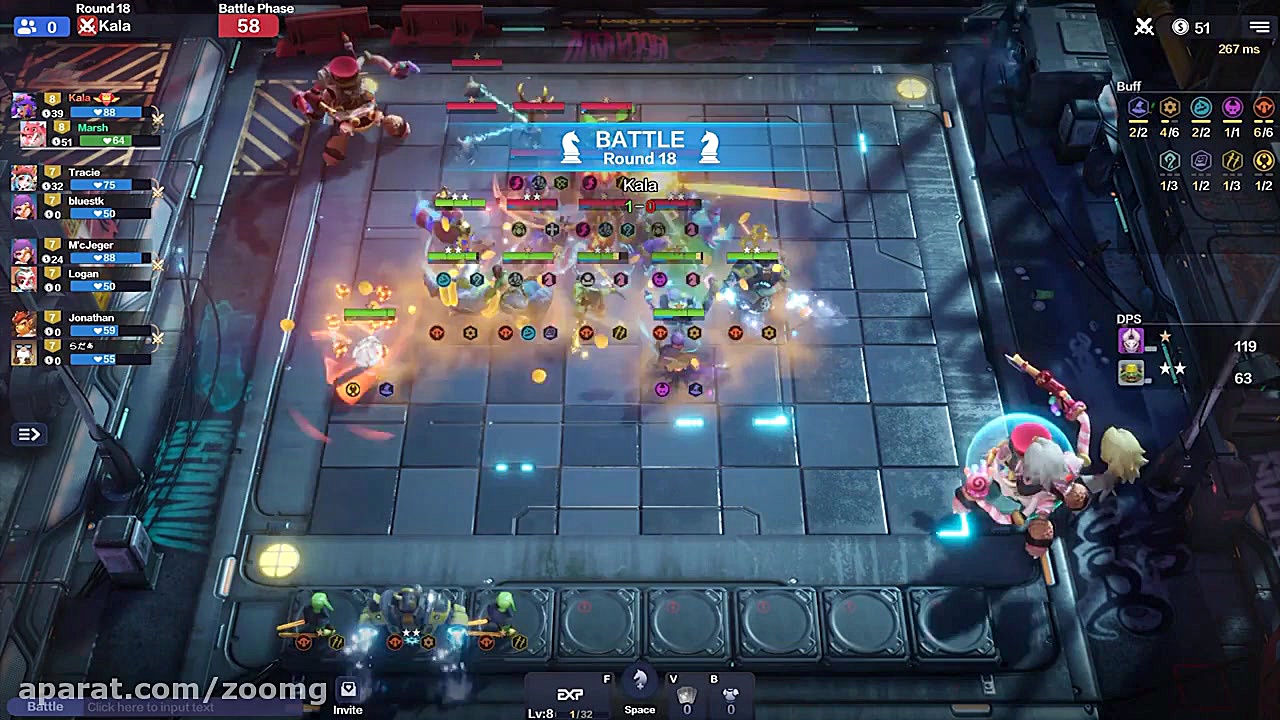This screenshot has width=1280, height=720.
Task: Inspect the gear buff showing 4/6
Action: (1169, 108)
